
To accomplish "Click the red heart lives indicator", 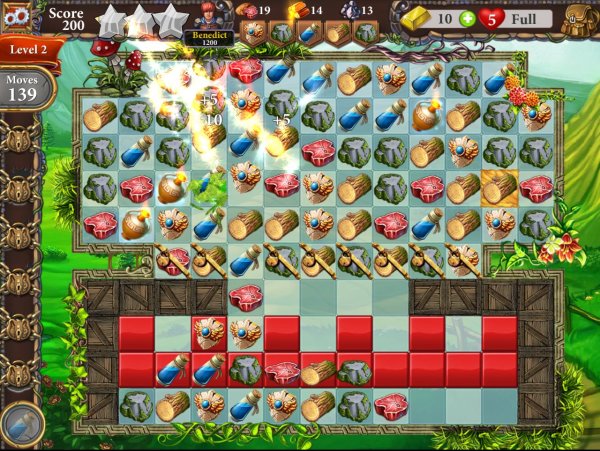I will point(491,18).
